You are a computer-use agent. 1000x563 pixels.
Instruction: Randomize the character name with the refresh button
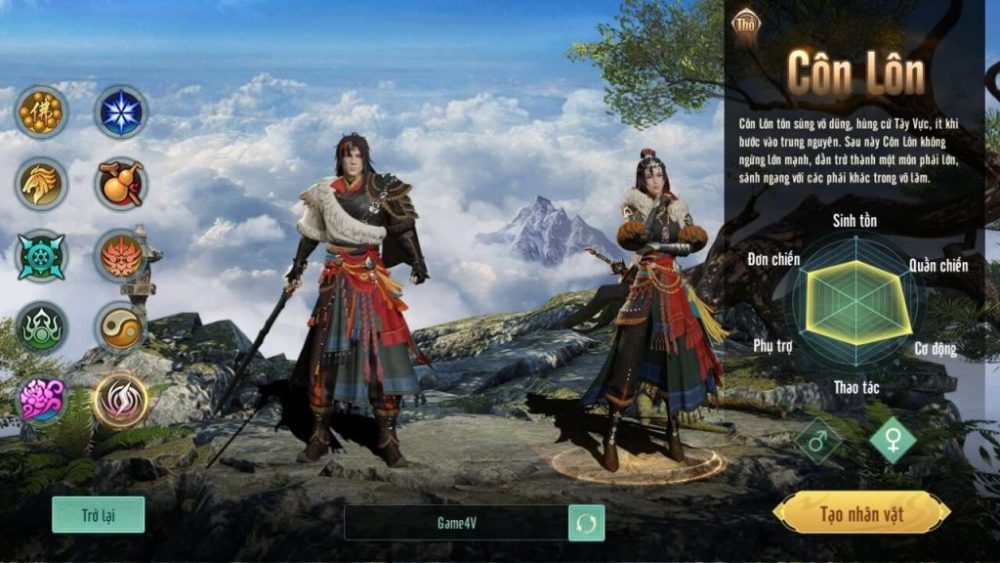(586, 523)
